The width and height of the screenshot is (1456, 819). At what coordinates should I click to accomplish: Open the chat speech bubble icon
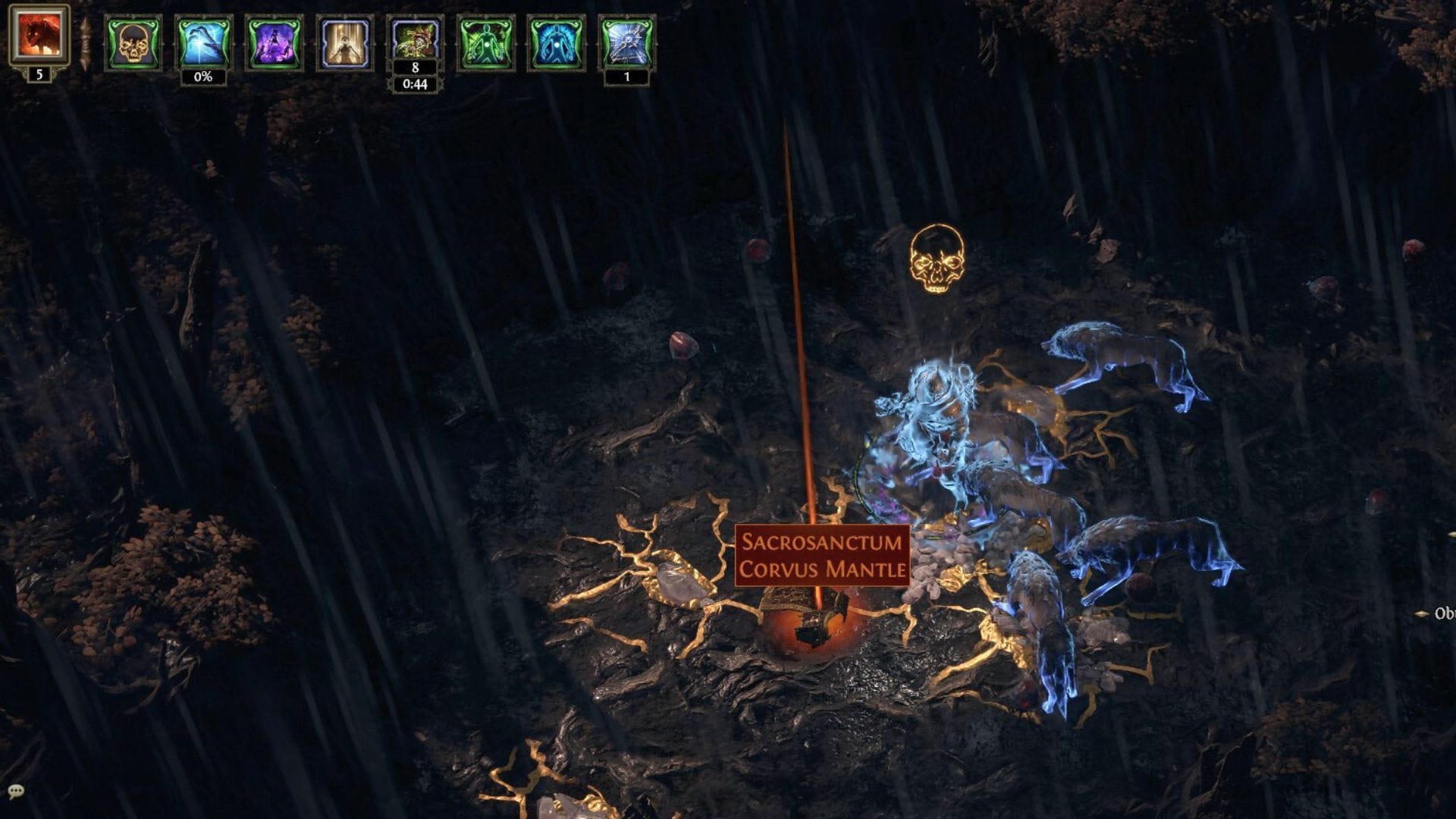click(16, 792)
